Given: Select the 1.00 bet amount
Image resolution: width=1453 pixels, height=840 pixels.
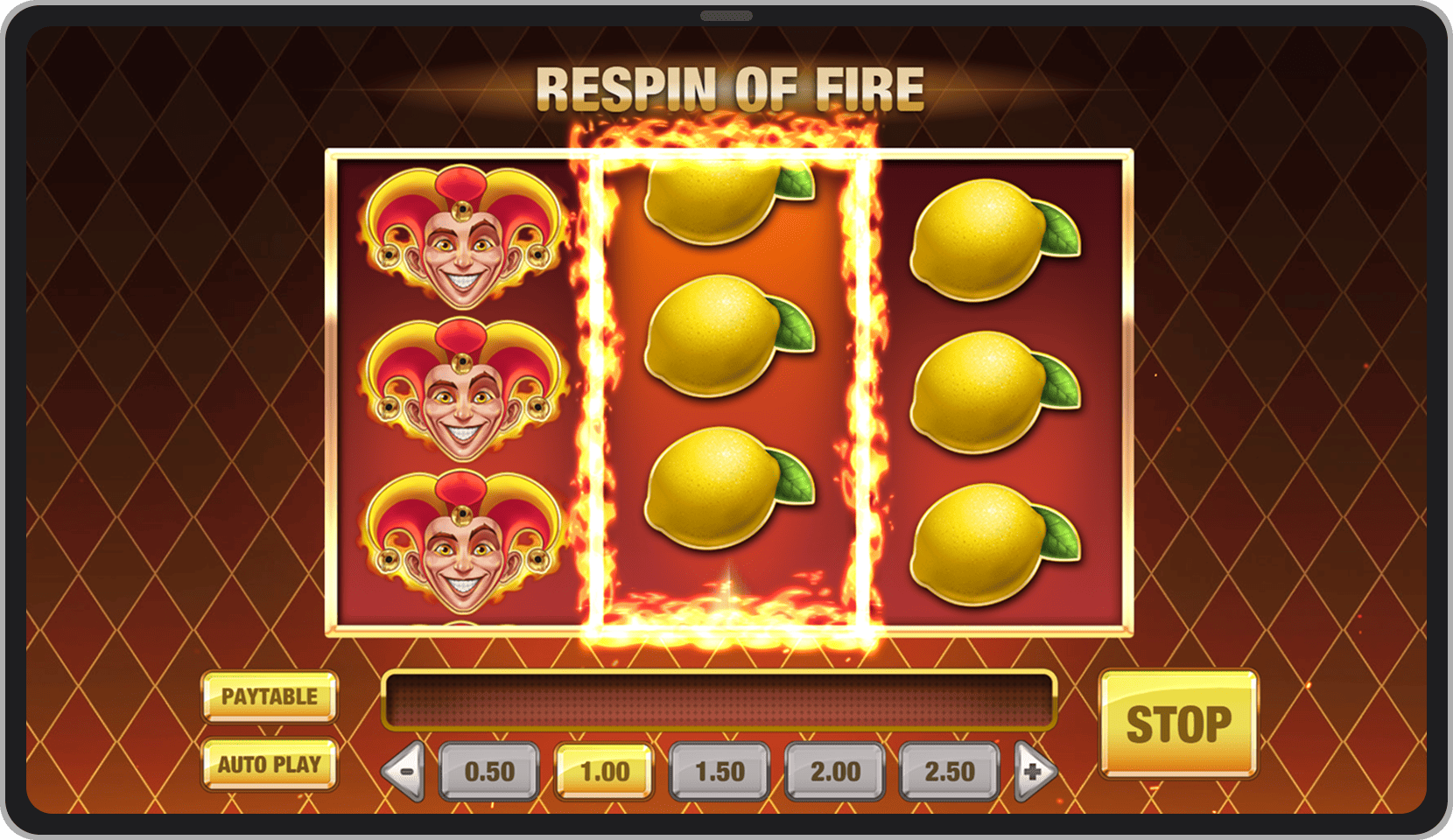Looking at the screenshot, I should 603,772.
